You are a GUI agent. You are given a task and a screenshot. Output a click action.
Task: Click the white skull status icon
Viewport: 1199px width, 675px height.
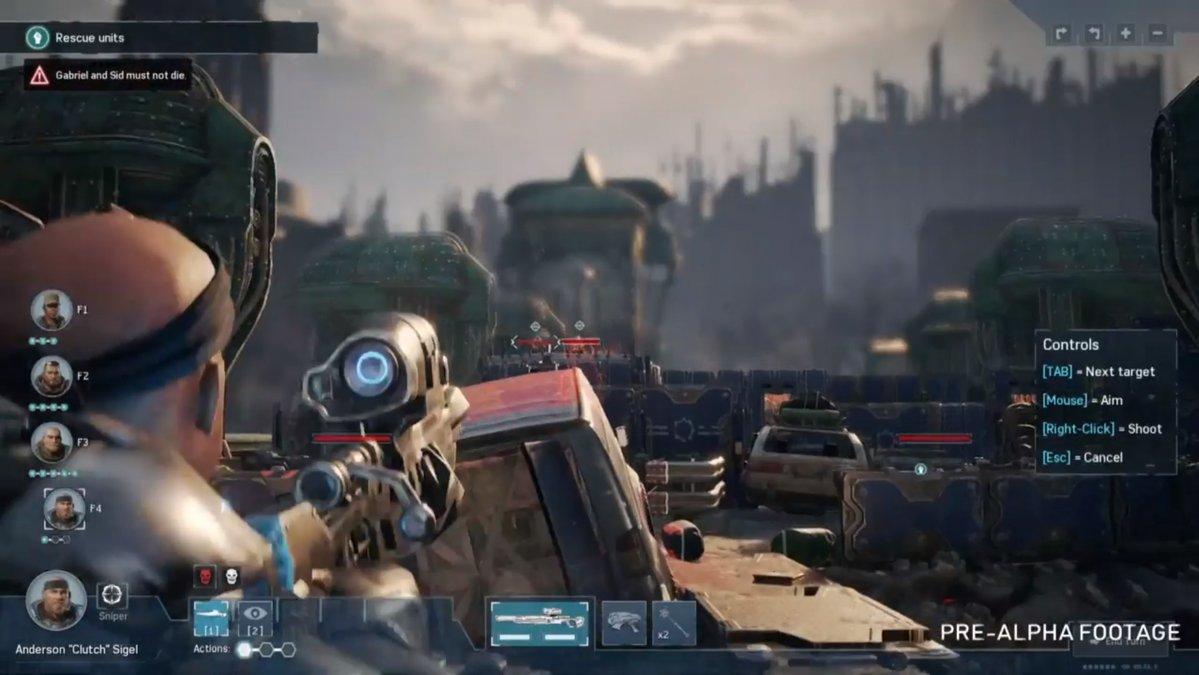[x=231, y=577]
